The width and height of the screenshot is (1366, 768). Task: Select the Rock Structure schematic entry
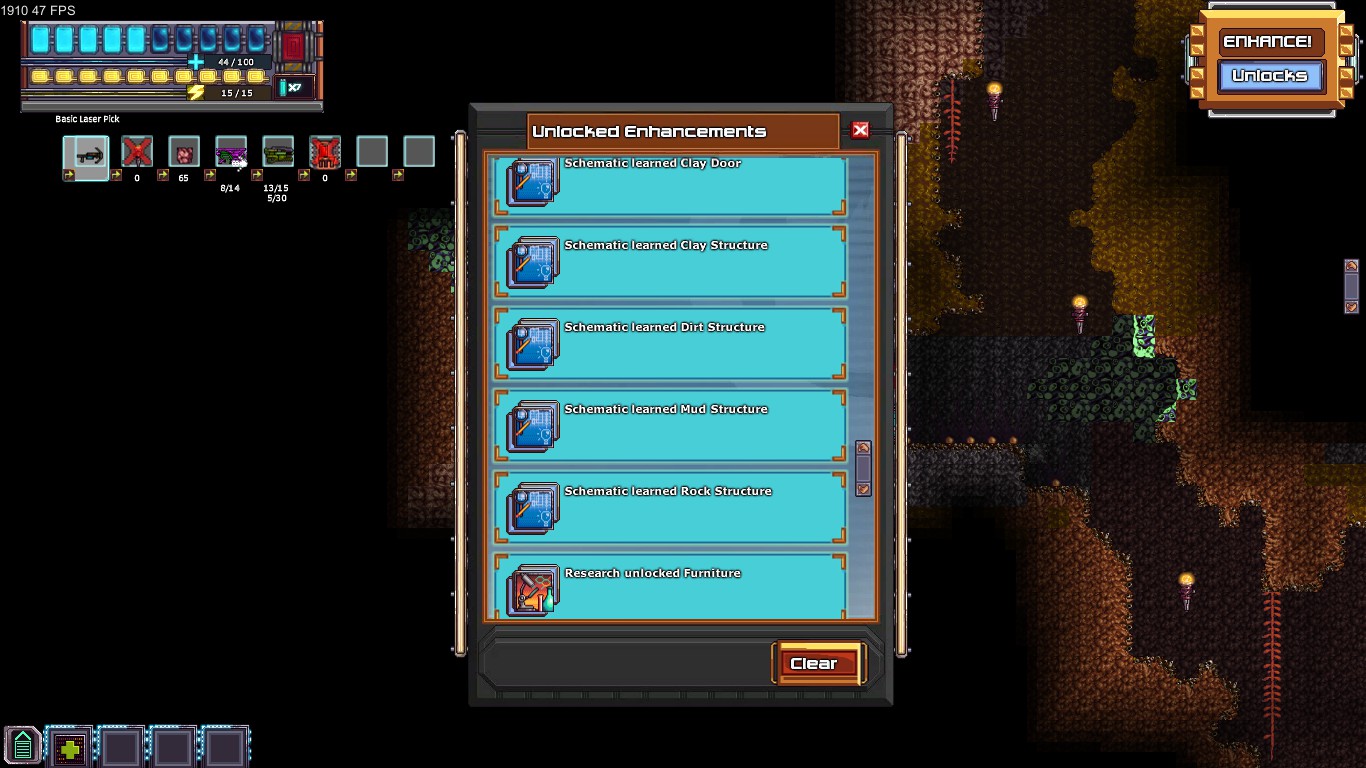point(670,508)
